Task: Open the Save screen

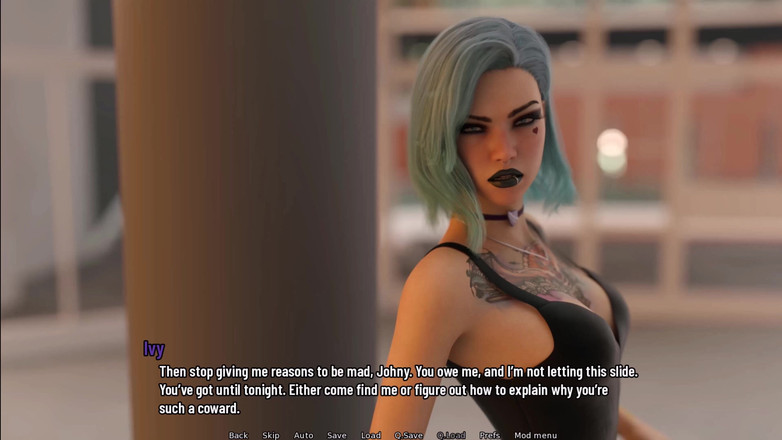Action: click(337, 435)
